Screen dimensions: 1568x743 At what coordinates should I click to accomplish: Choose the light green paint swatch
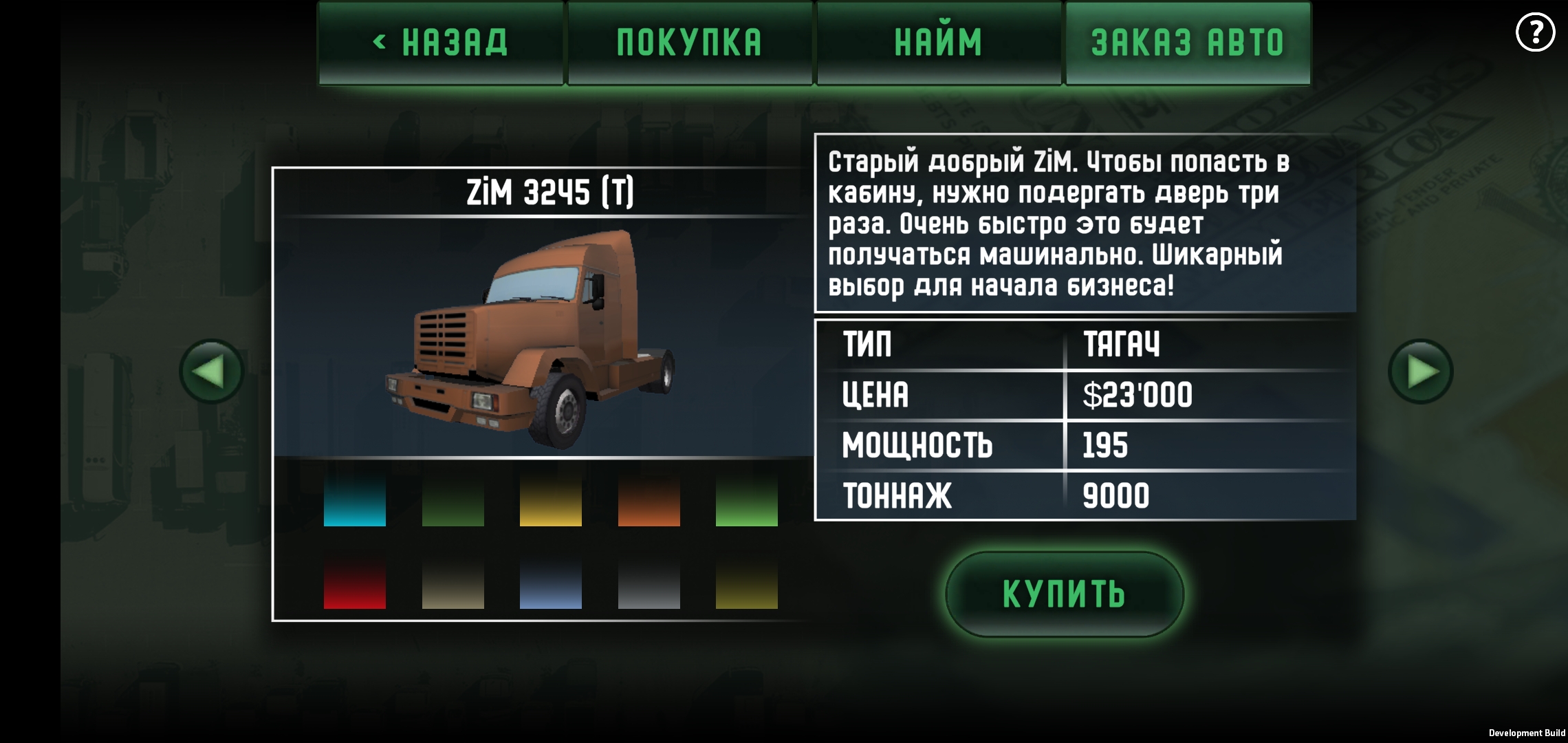747,500
